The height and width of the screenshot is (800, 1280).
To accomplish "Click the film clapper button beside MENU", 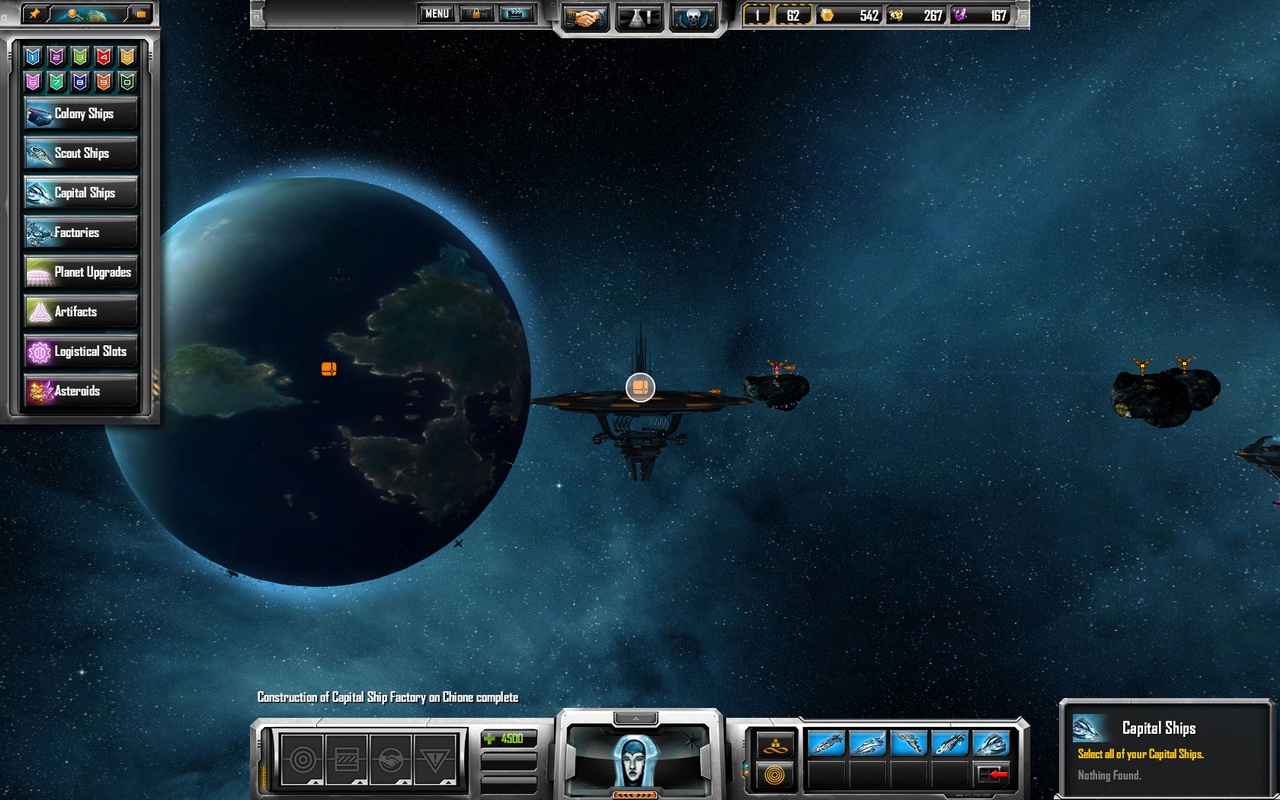I will tap(517, 14).
